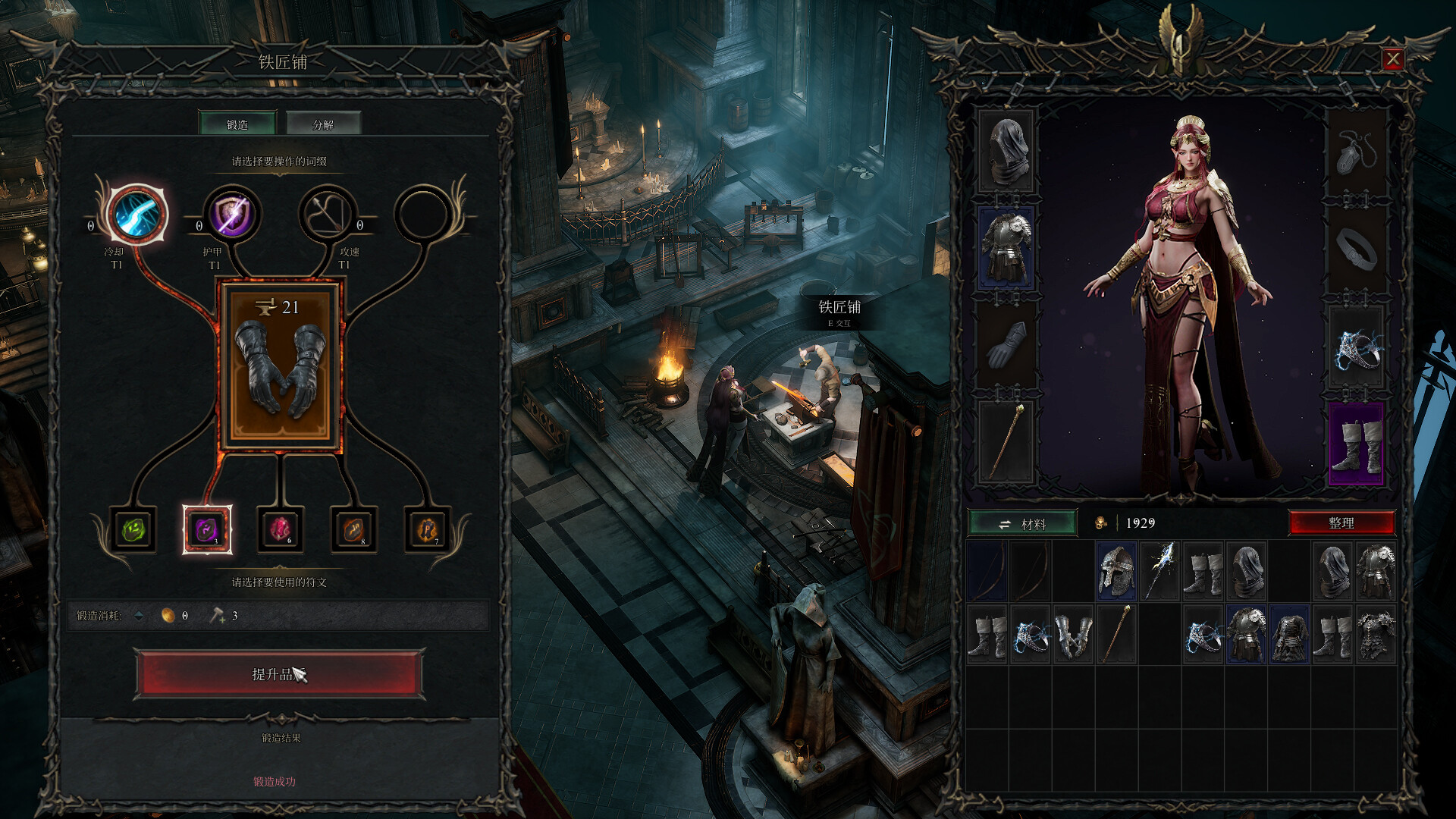Viewport: 1456px width, 819px height.
Task: Select the silver gauntlets in the inventory
Action: (1073, 635)
